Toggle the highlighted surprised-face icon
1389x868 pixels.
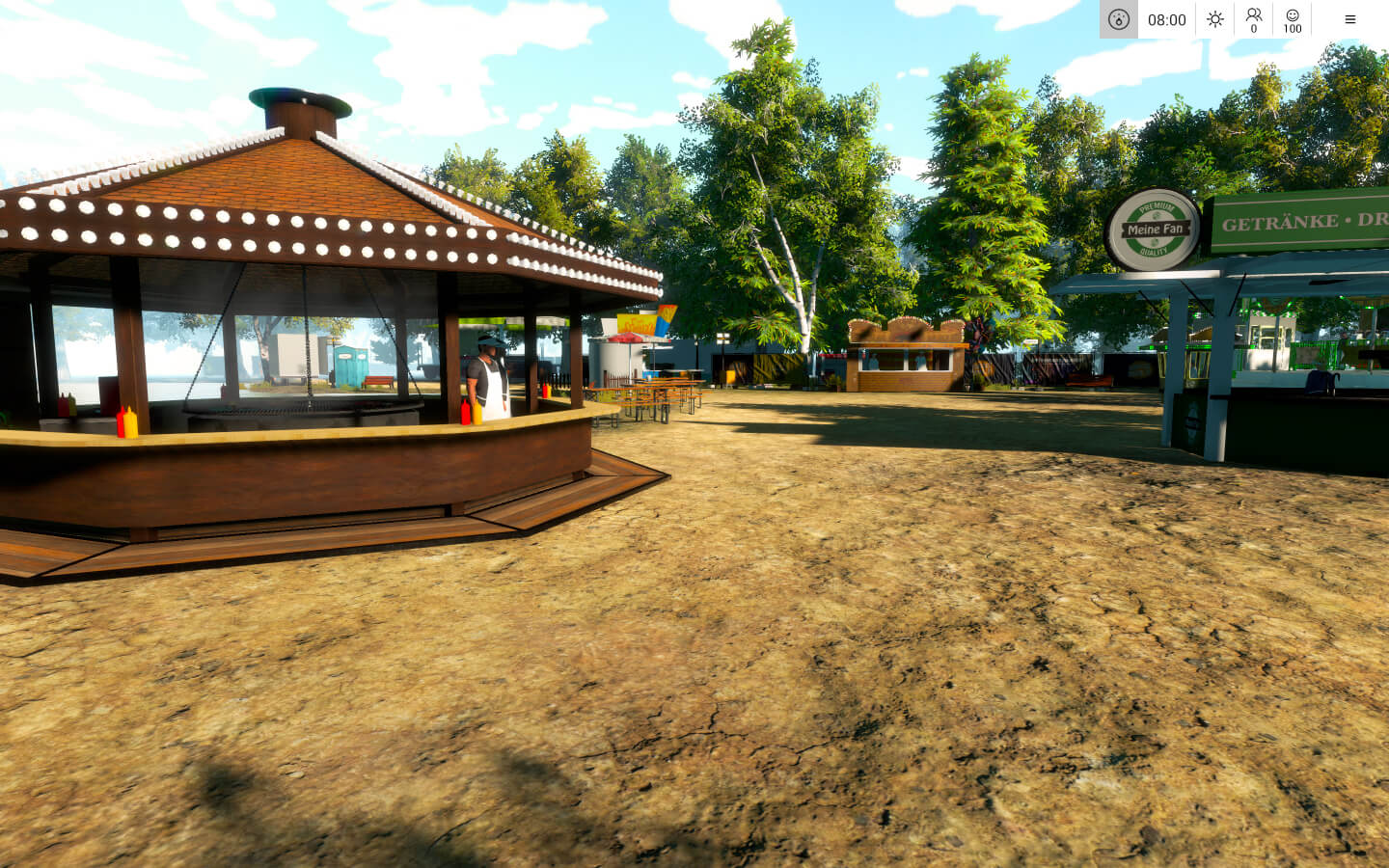tap(1119, 19)
